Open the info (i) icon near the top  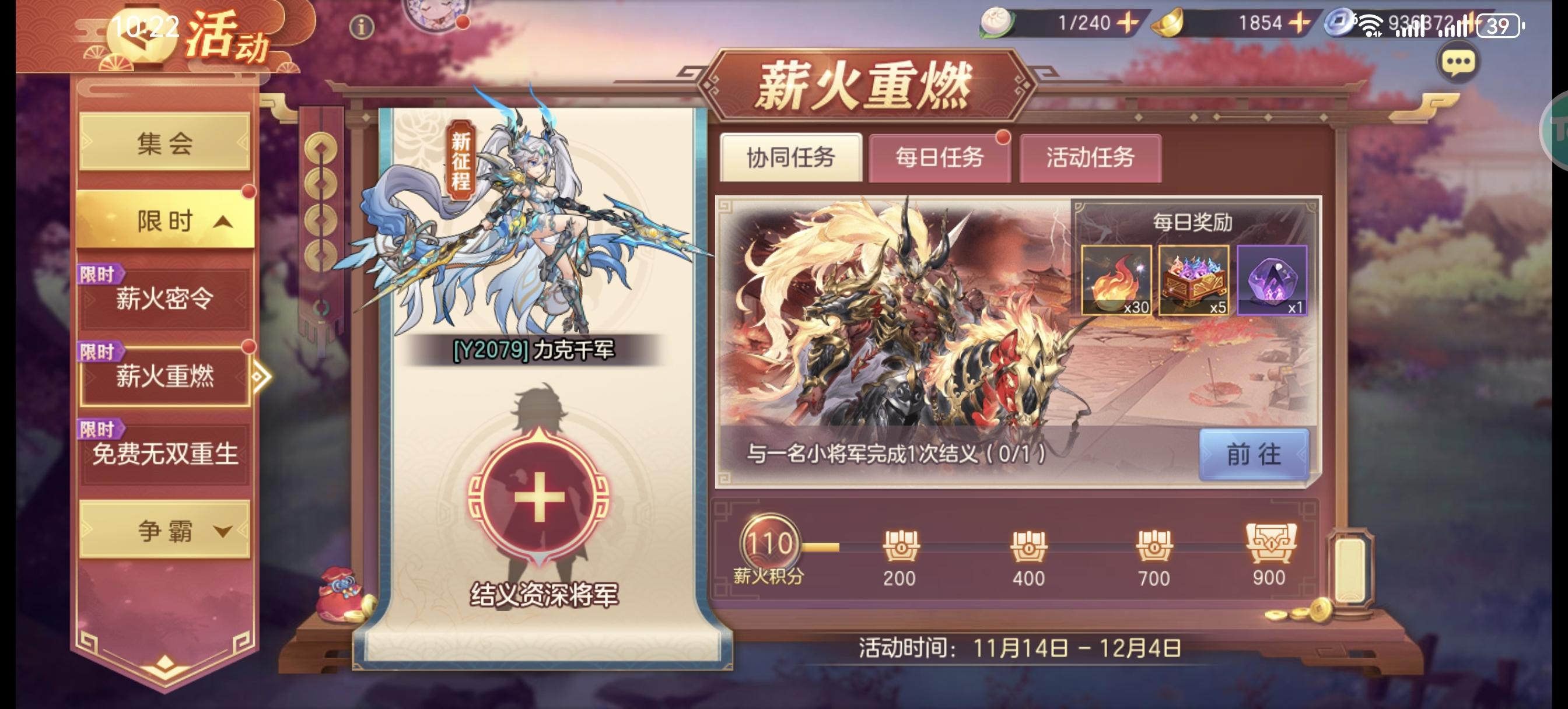click(x=362, y=26)
